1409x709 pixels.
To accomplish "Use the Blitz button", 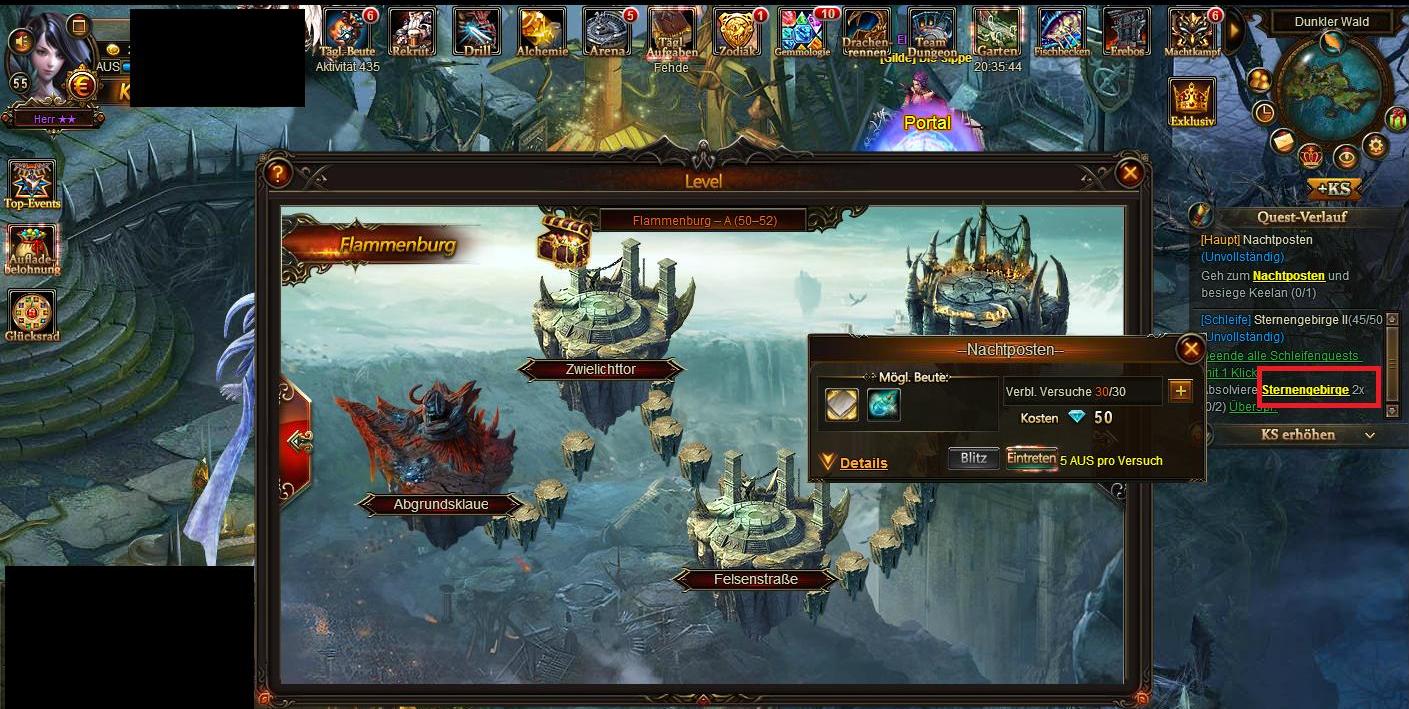I will (973, 459).
